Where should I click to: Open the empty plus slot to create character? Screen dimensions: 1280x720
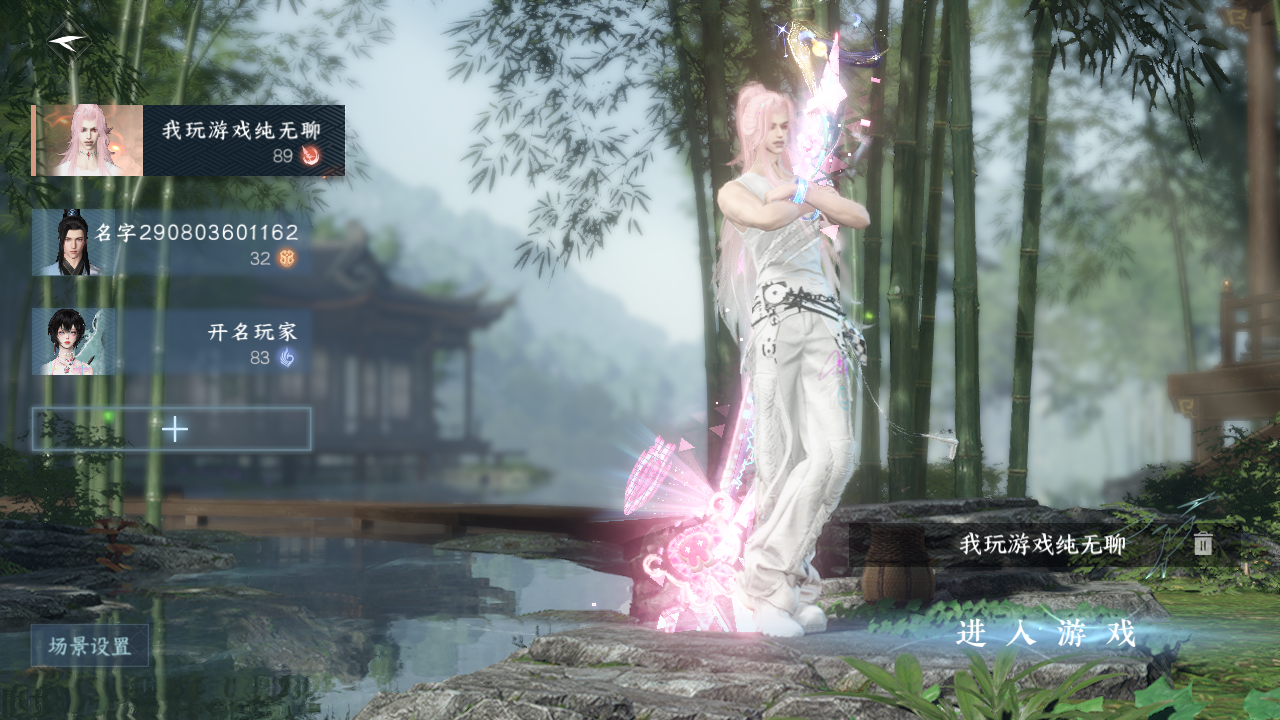click(172, 429)
